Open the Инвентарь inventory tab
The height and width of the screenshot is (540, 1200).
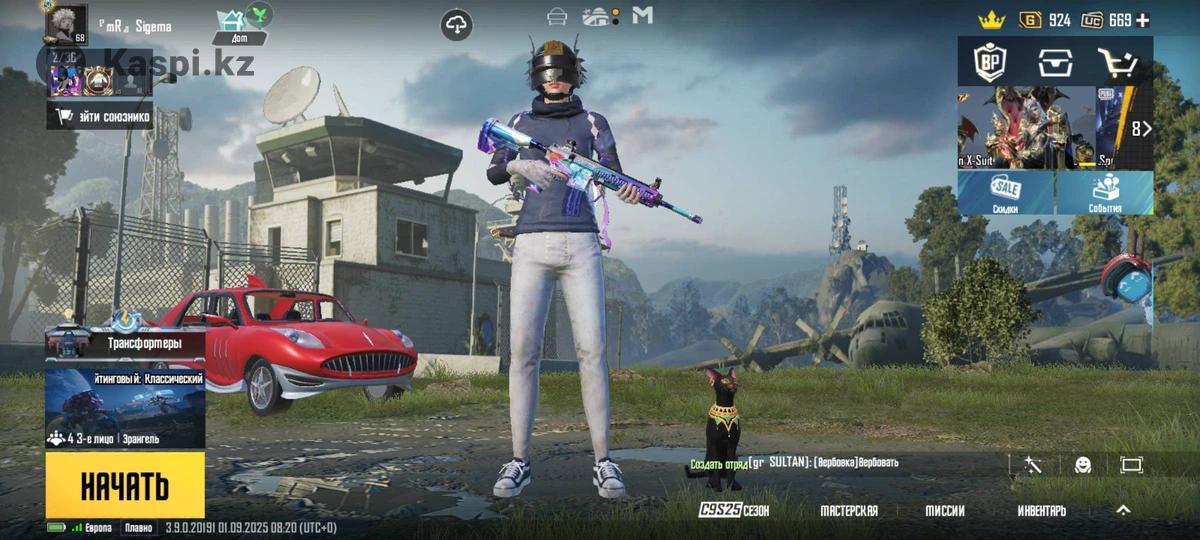click(x=1041, y=510)
